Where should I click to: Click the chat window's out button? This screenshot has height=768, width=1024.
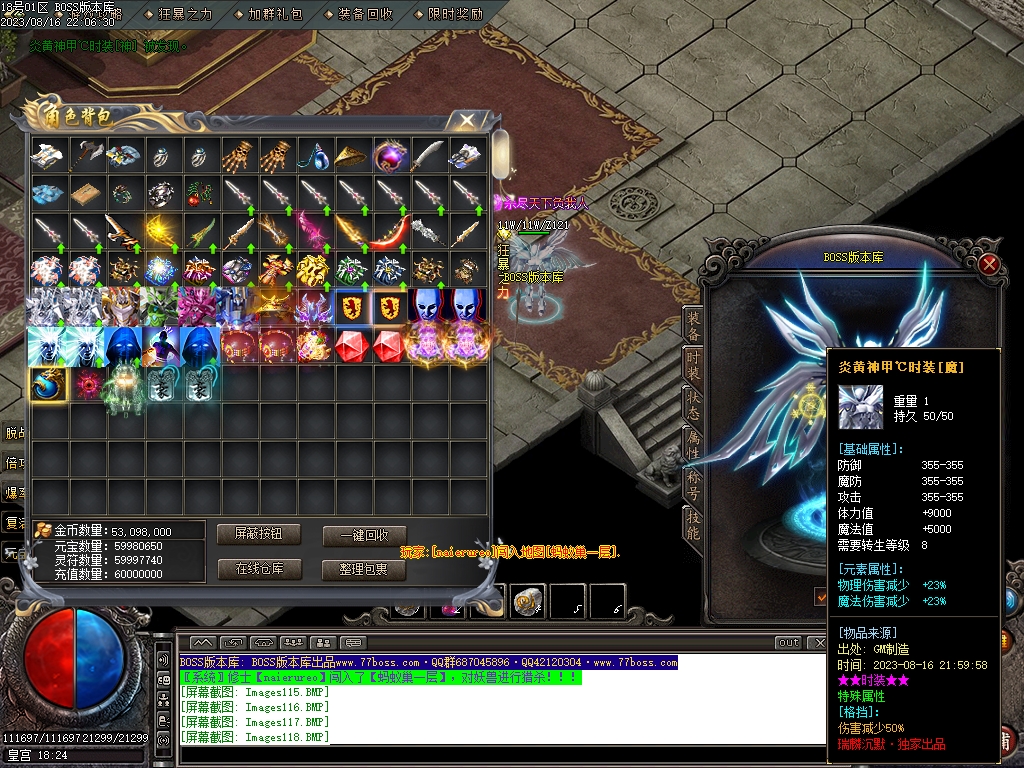(x=789, y=643)
